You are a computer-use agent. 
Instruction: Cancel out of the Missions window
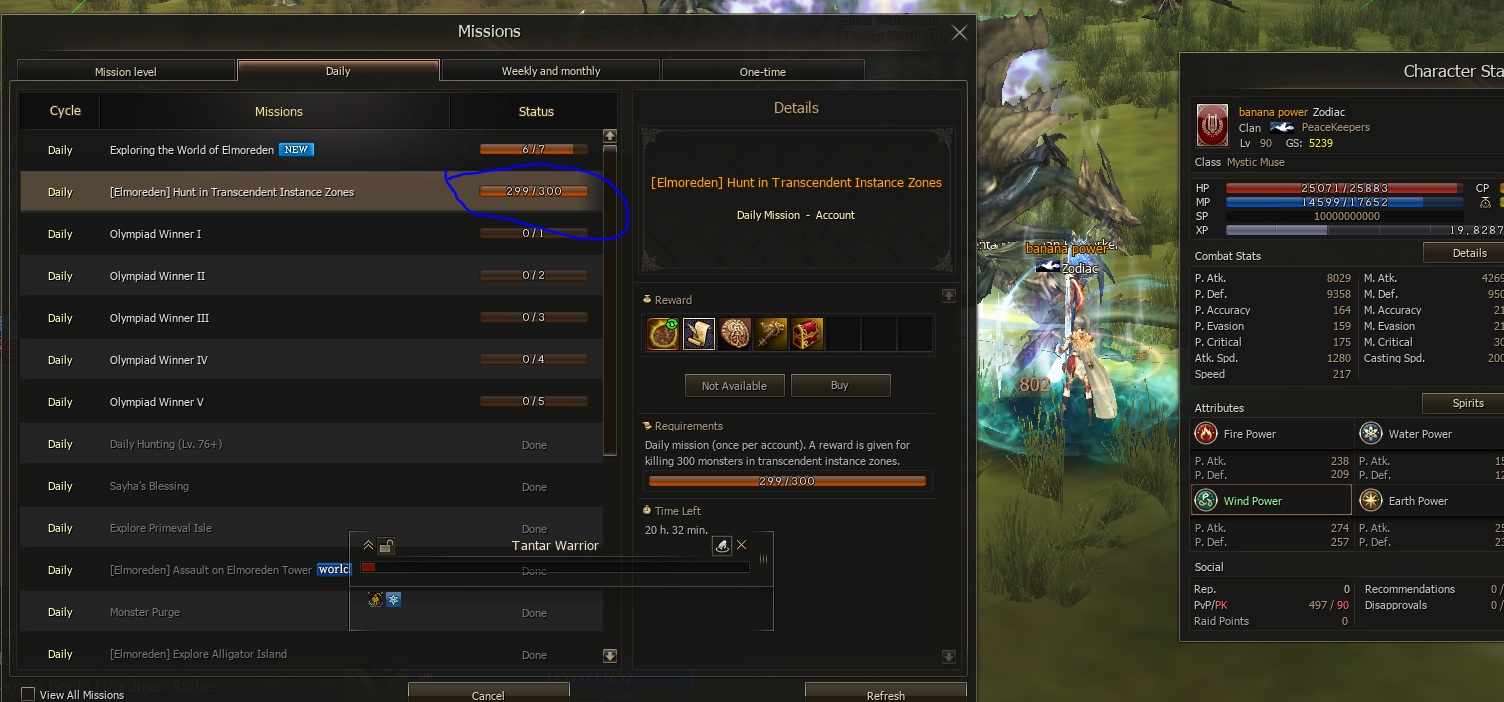tap(488, 694)
